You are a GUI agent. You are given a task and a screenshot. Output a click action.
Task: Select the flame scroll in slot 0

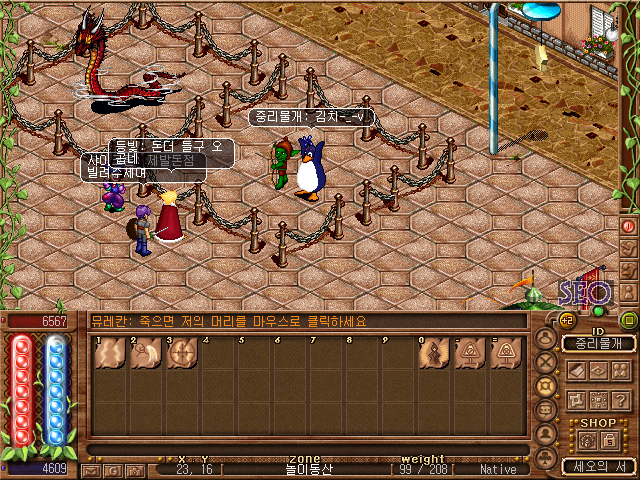[x=435, y=353]
